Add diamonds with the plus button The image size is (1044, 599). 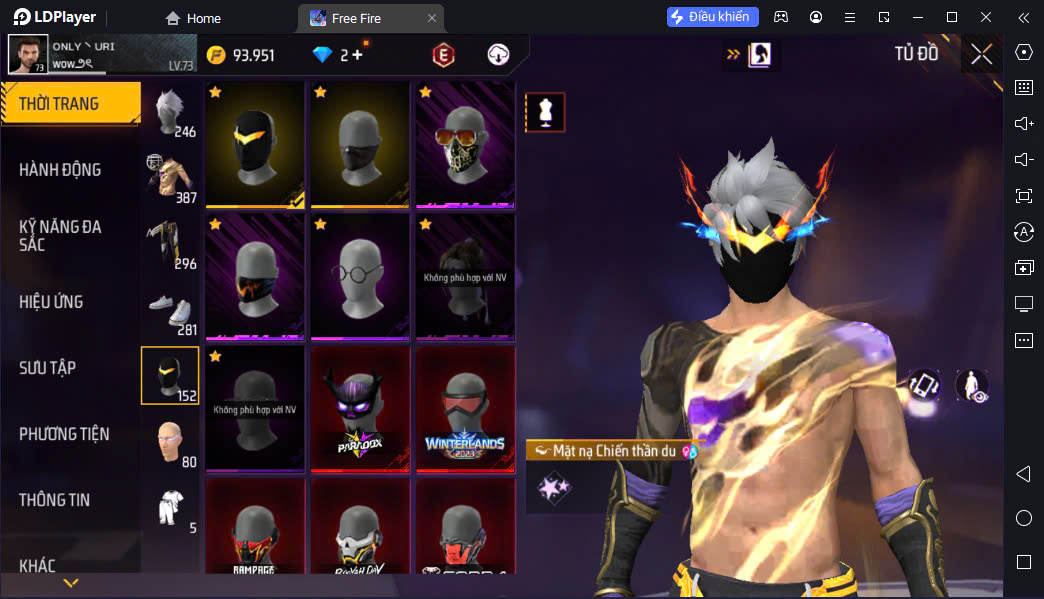point(358,55)
